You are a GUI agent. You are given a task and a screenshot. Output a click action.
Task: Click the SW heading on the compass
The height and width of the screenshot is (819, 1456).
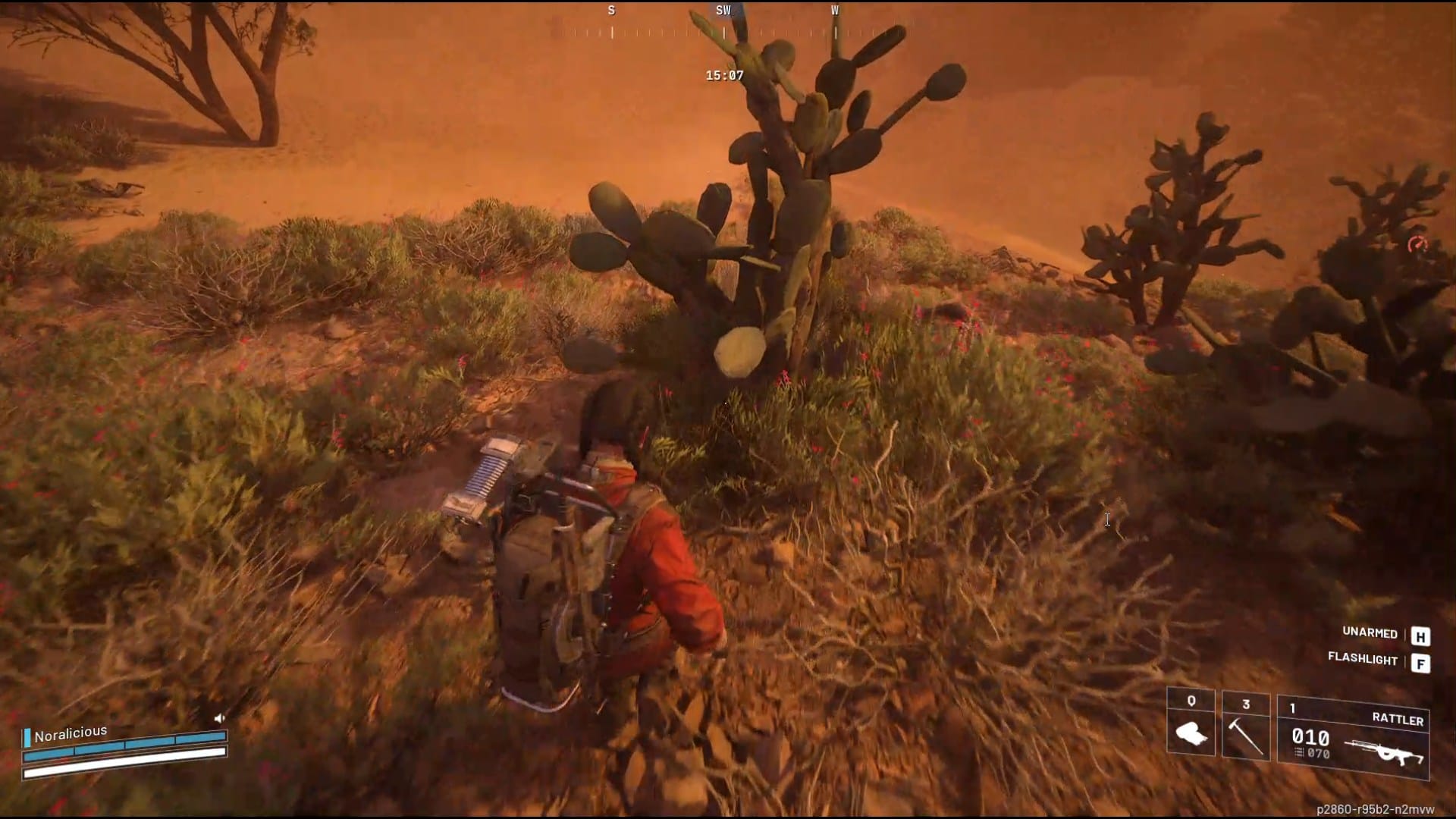[x=722, y=11]
